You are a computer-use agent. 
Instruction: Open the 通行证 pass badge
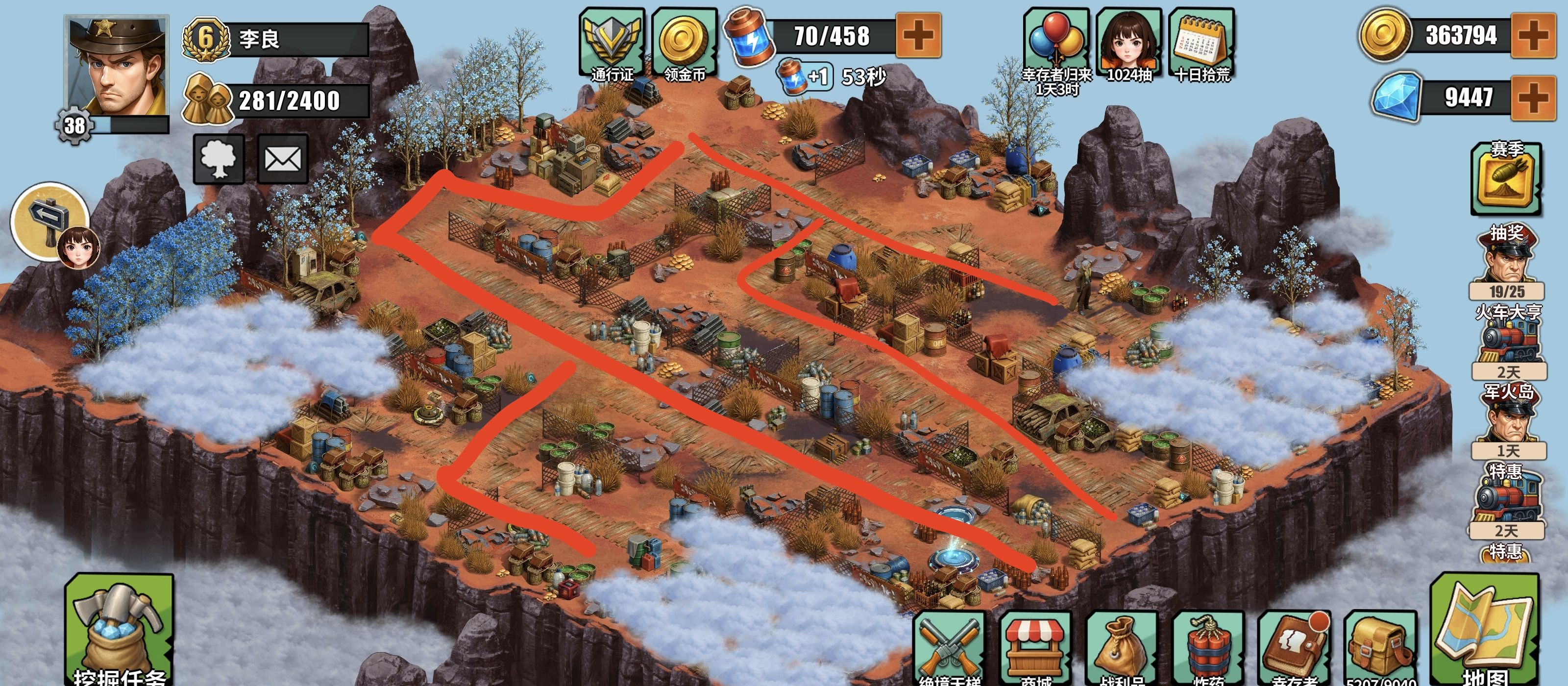[x=612, y=44]
